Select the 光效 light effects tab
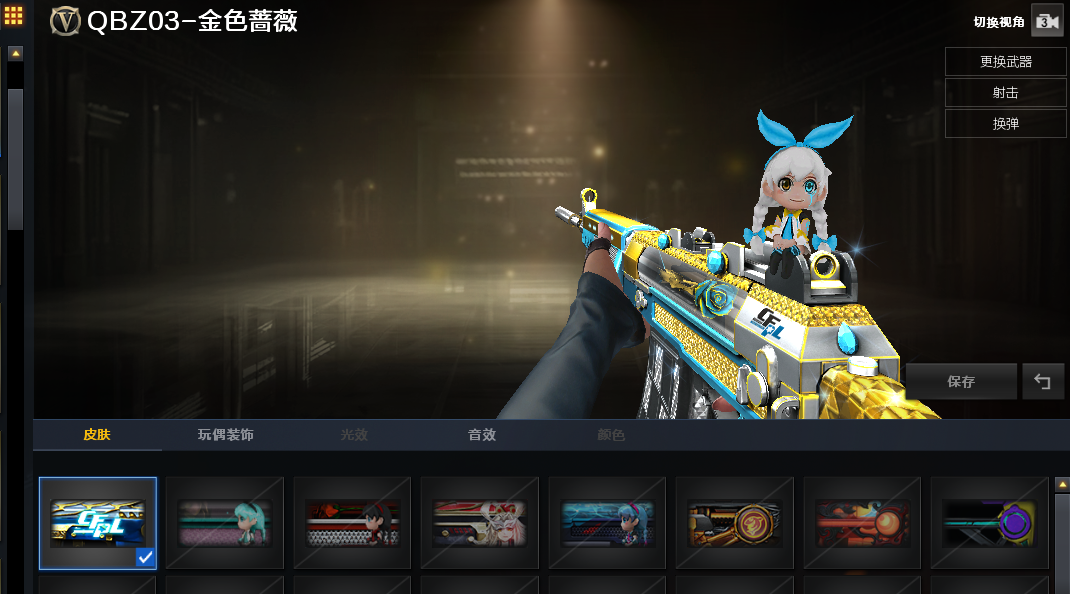 coord(354,435)
